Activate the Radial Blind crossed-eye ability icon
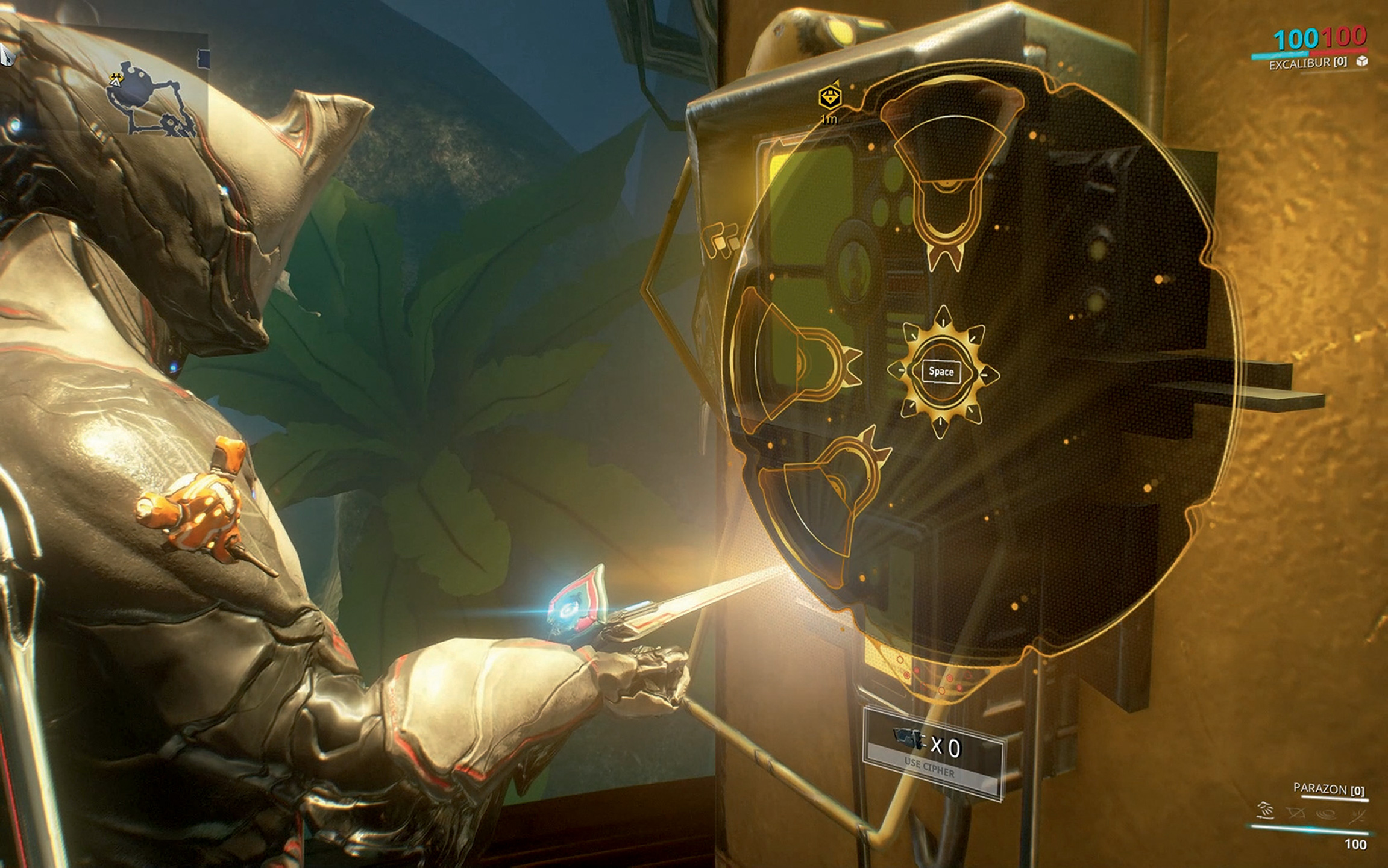Viewport: 1388px width, 868px height. [x=1295, y=814]
